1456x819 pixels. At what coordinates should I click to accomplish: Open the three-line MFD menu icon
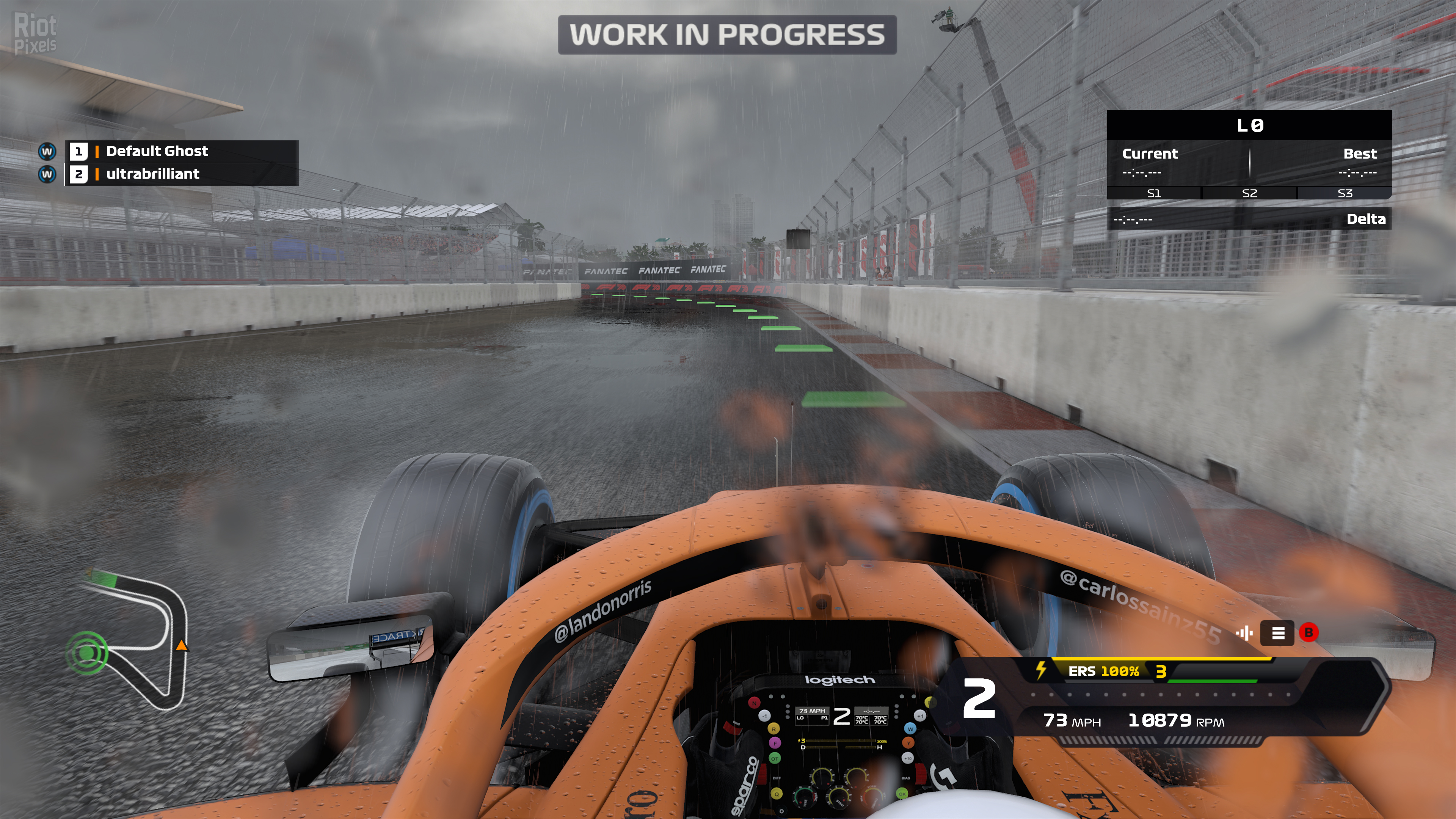point(1277,633)
